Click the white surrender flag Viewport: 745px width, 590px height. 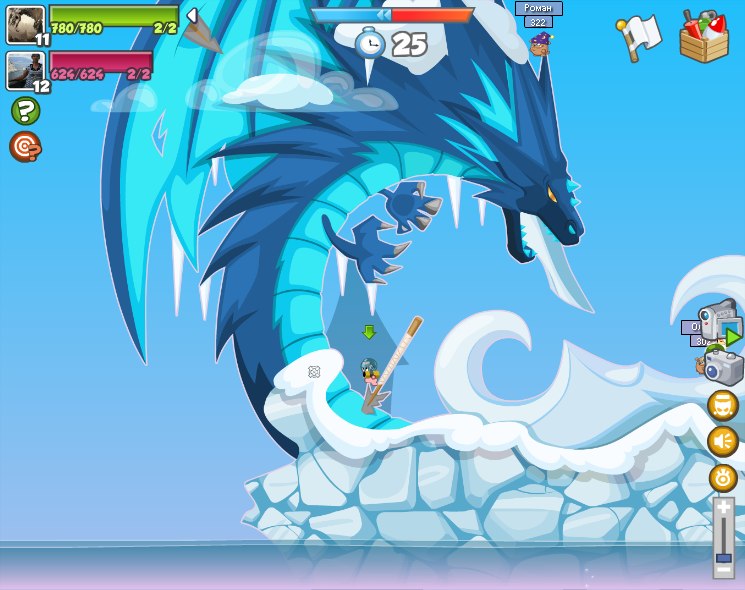[x=640, y=37]
